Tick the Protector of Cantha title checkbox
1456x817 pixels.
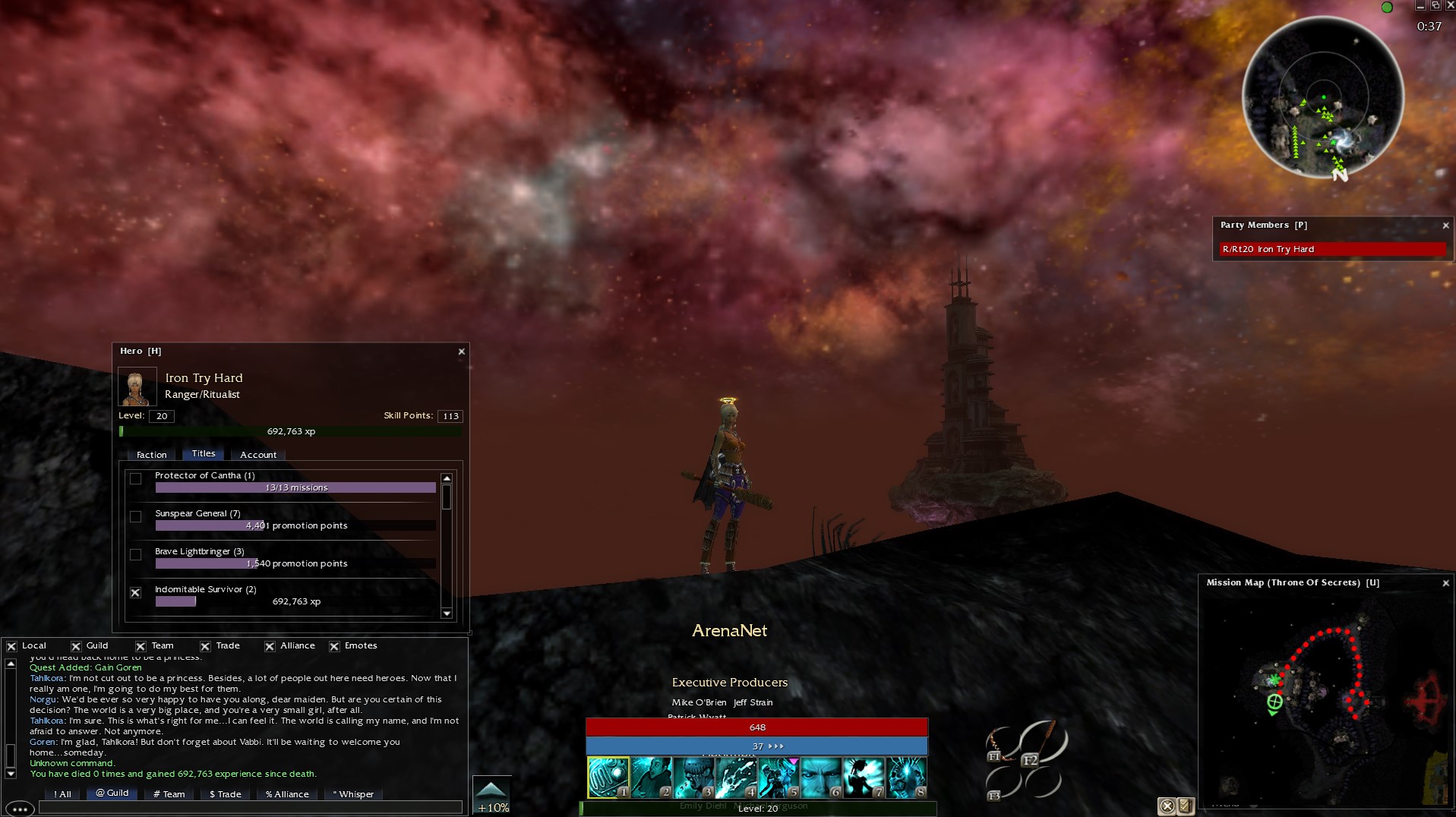(x=136, y=479)
